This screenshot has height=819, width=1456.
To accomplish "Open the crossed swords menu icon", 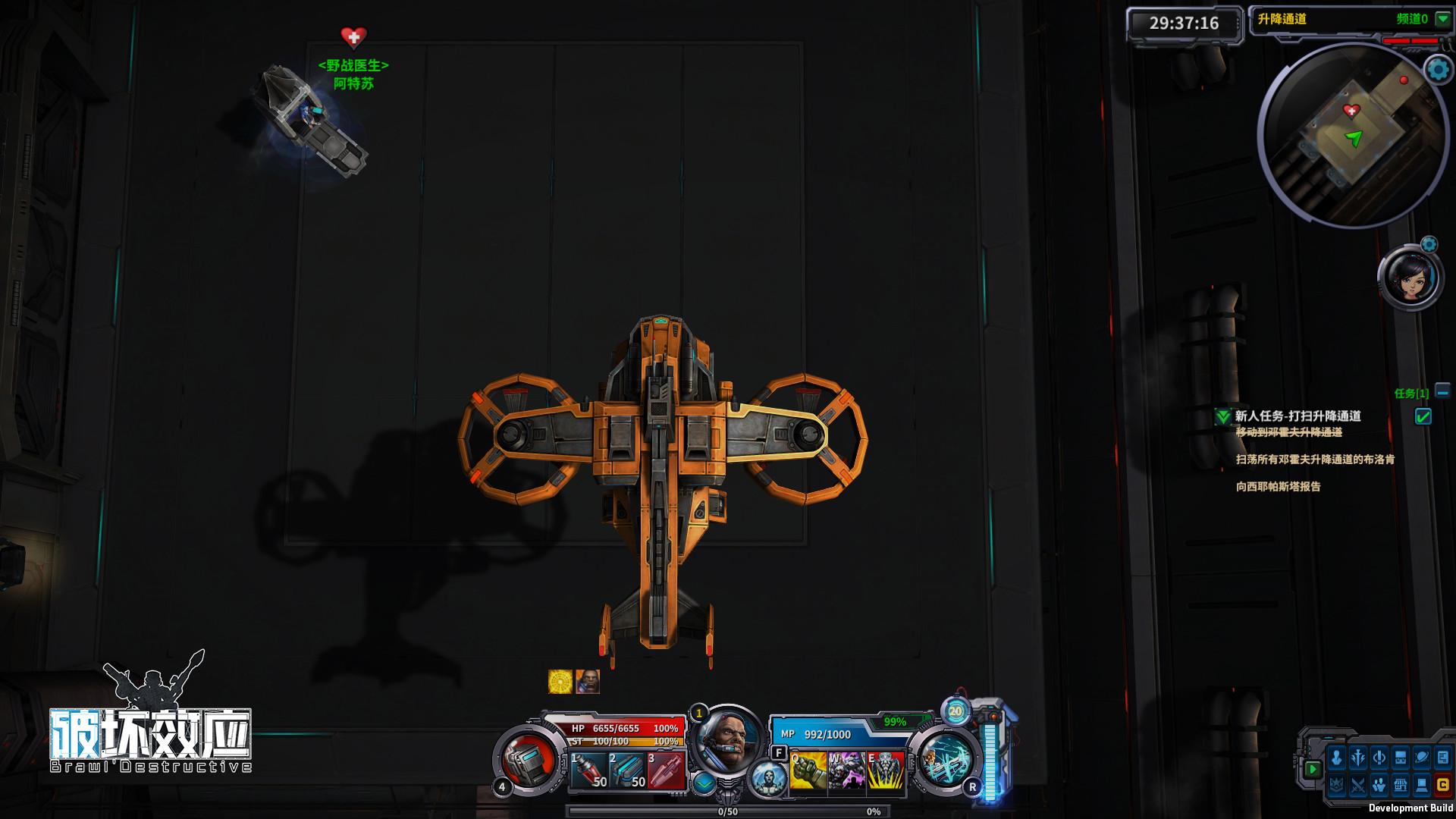I will (x=1358, y=785).
